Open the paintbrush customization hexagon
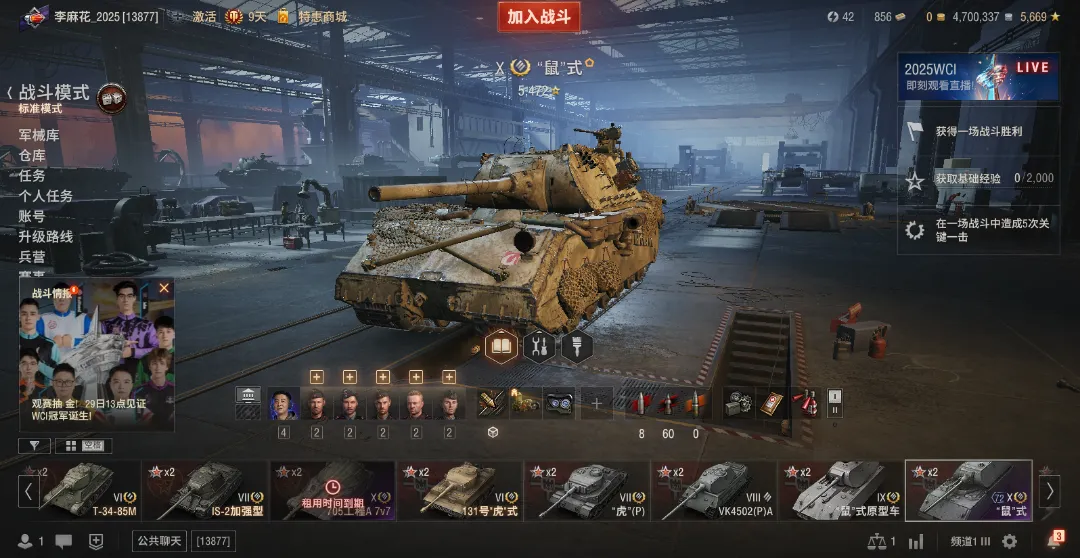Viewport: 1080px width, 558px height. point(577,347)
